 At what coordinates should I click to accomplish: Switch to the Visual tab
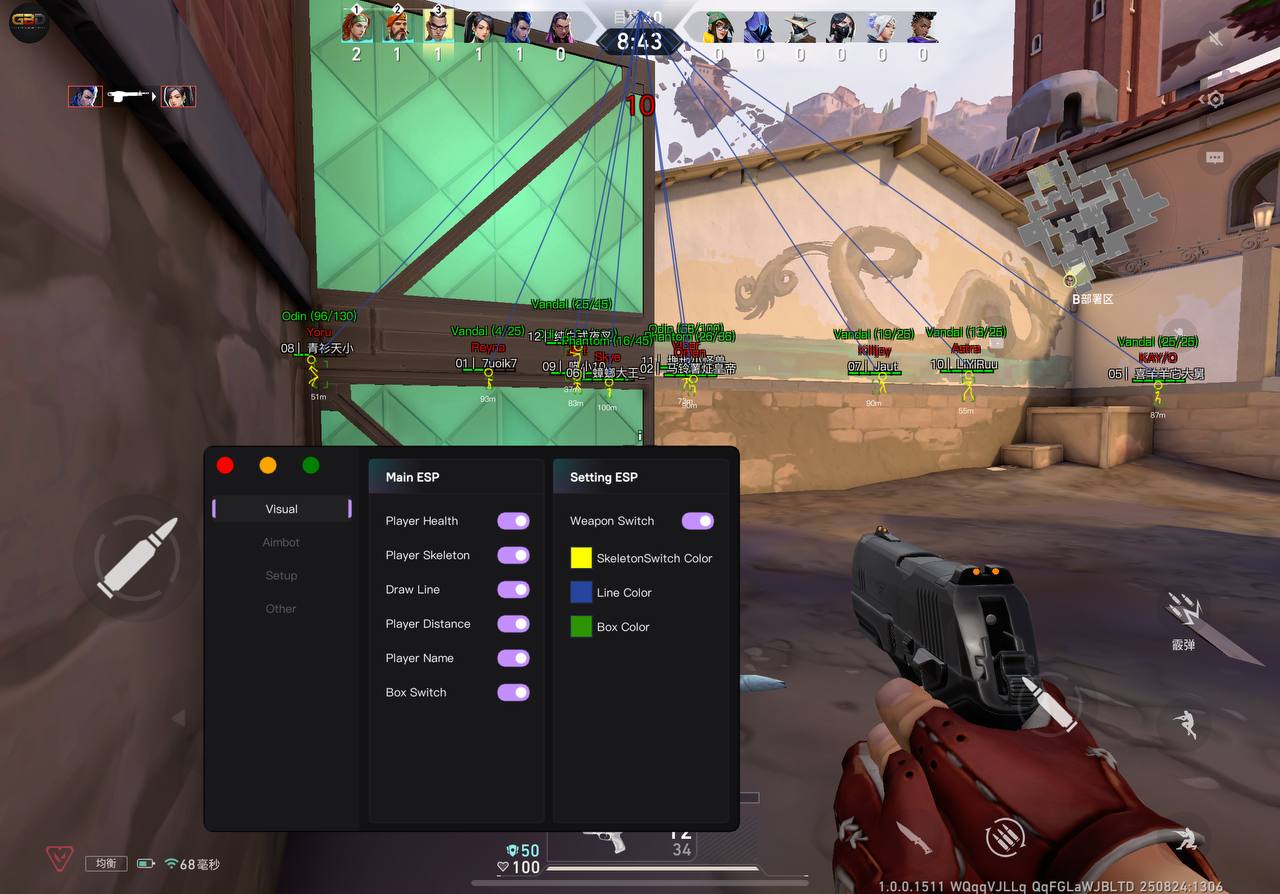pyautogui.click(x=282, y=509)
